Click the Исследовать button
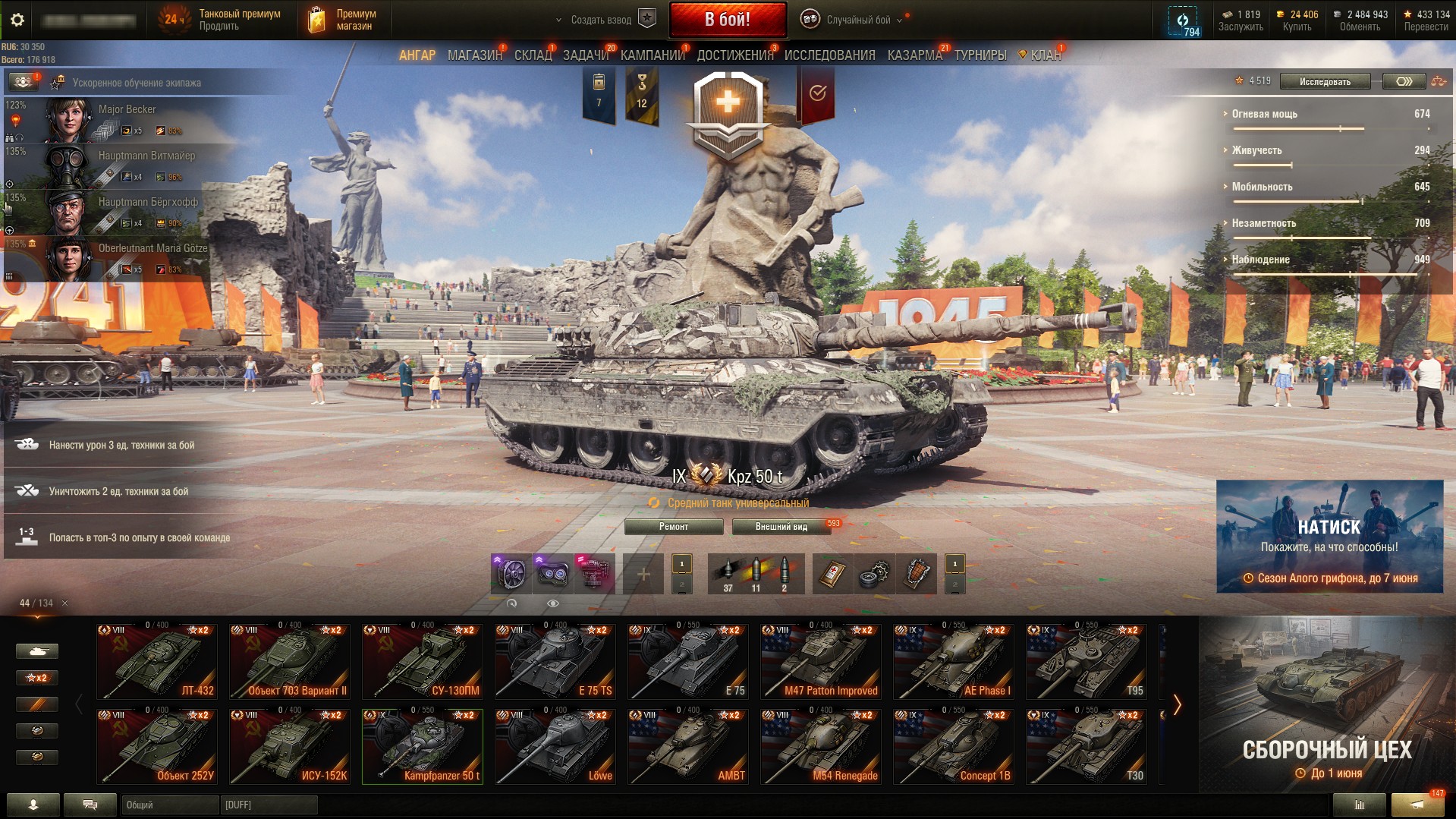This screenshot has width=1456, height=819. 1324,82
